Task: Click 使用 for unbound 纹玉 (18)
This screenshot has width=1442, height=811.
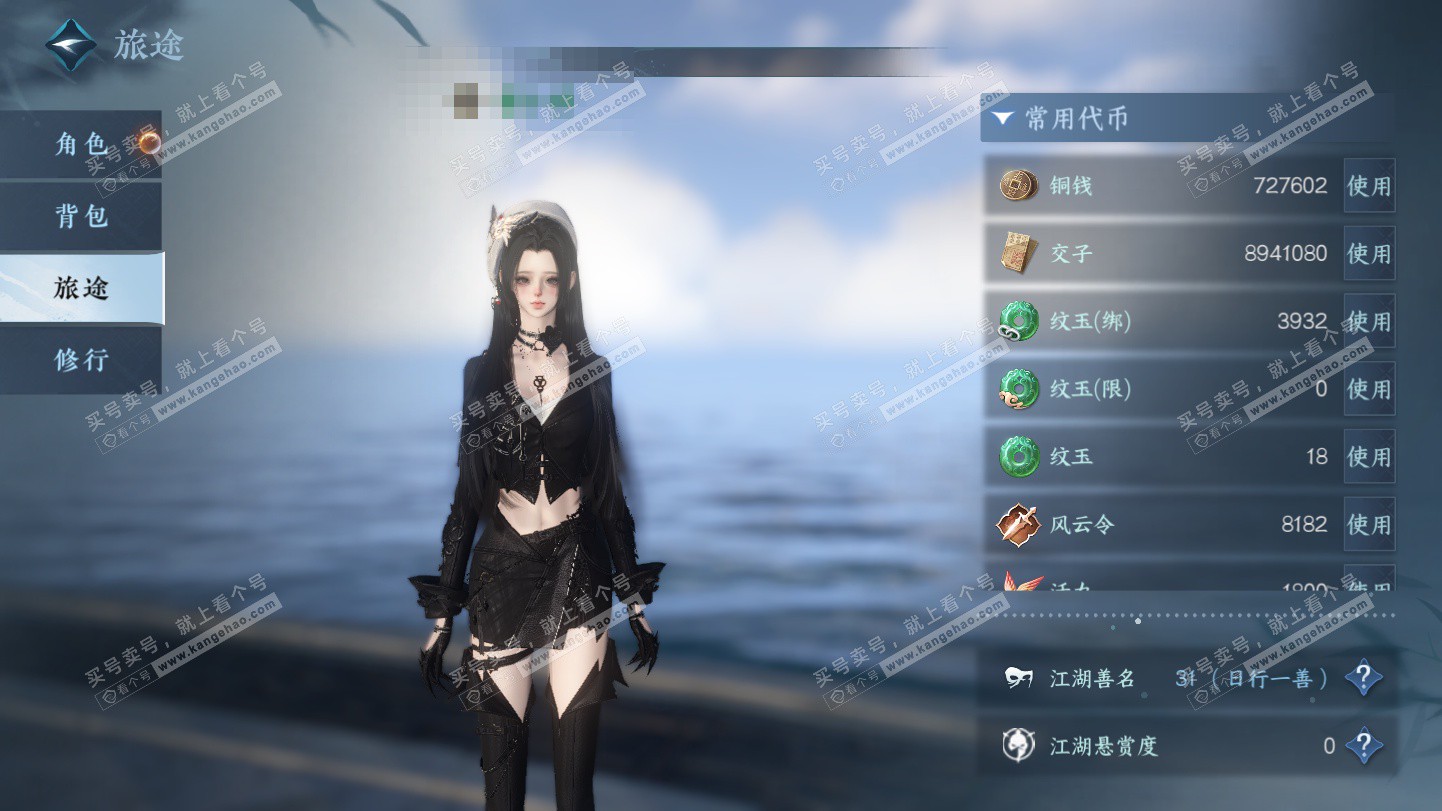Action: pos(1368,457)
